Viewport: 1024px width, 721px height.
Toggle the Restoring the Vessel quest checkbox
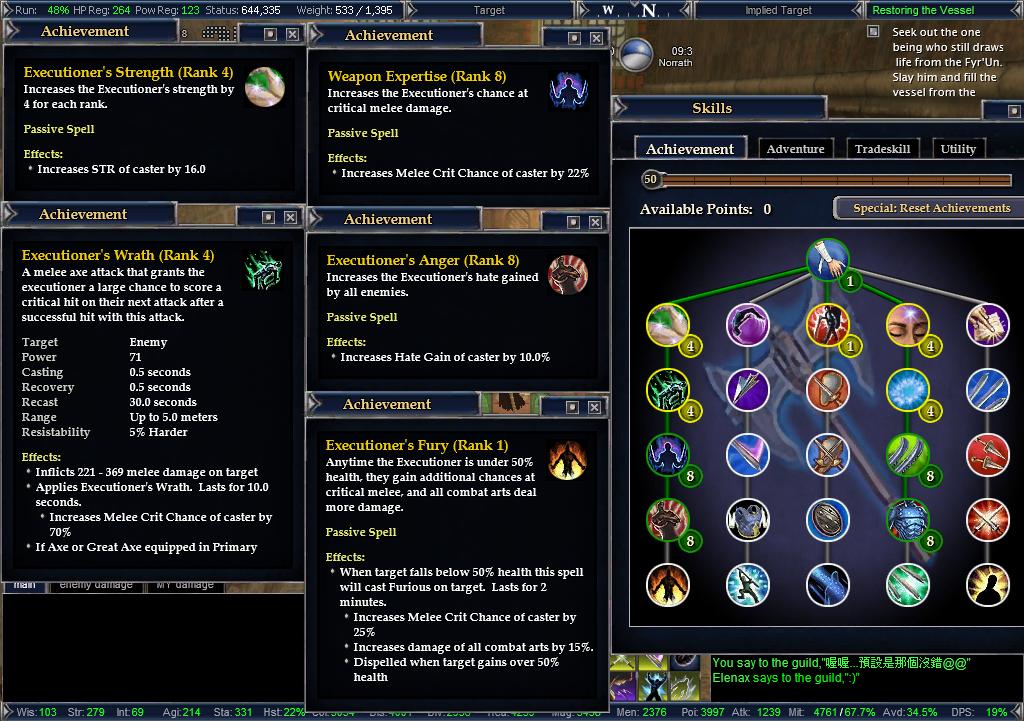(x=873, y=32)
